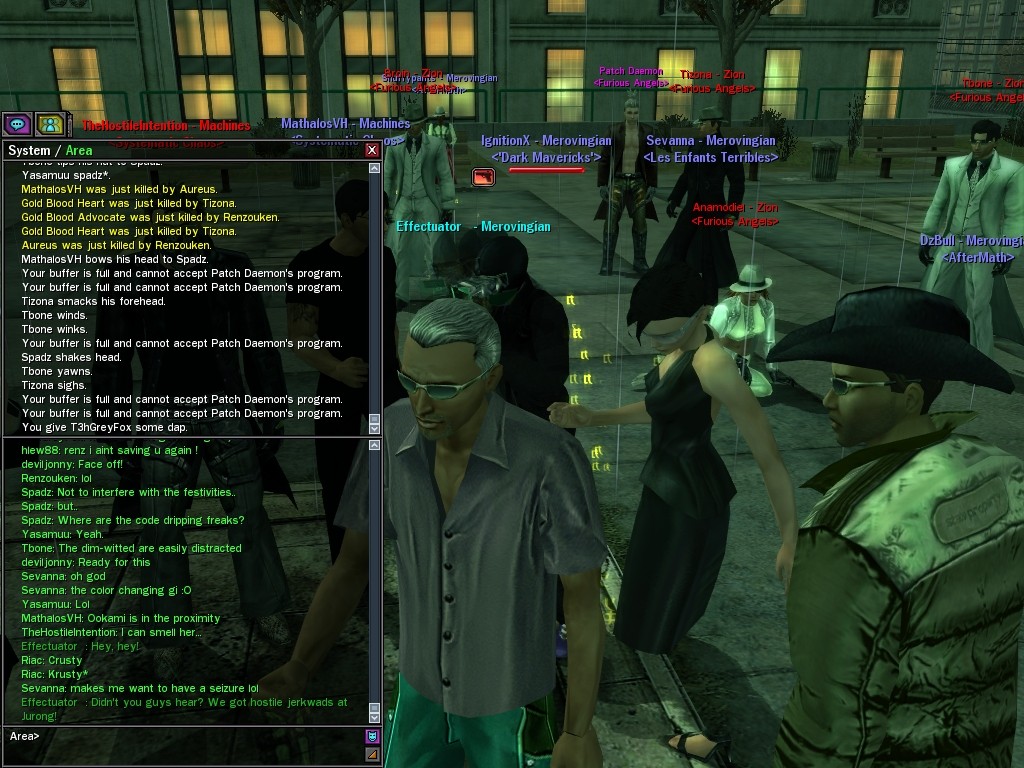Open the purple mask emote button
The height and width of the screenshot is (768, 1024).
point(373,737)
